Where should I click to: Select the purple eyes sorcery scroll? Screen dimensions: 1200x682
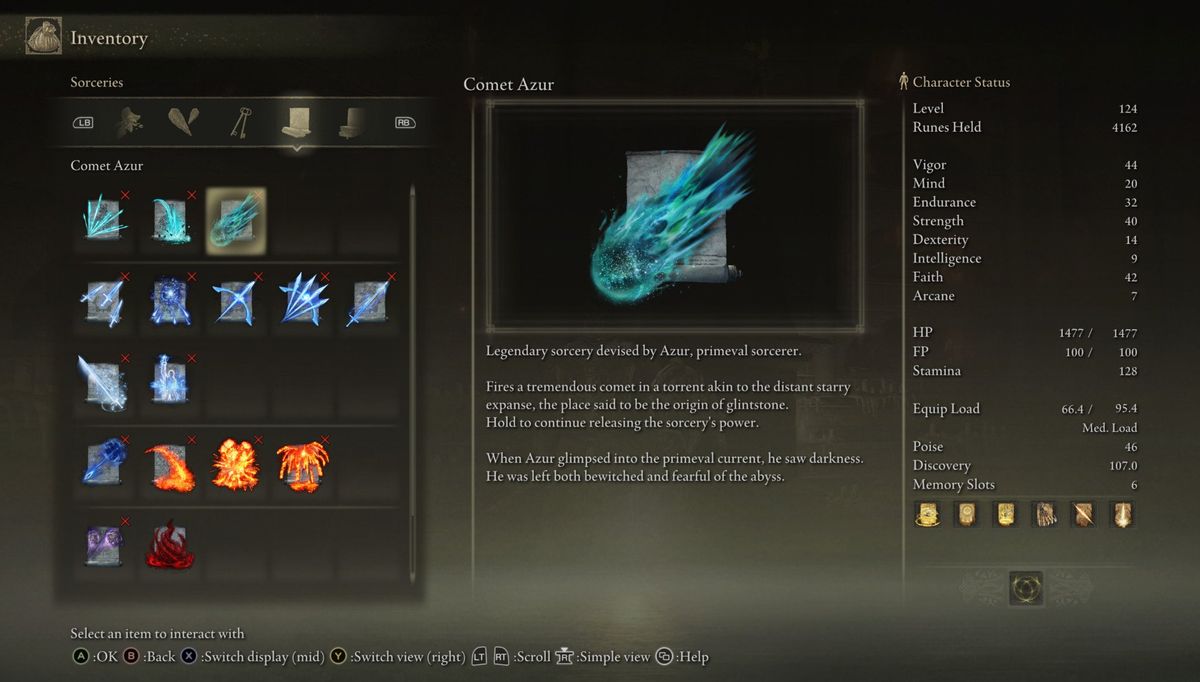click(104, 546)
